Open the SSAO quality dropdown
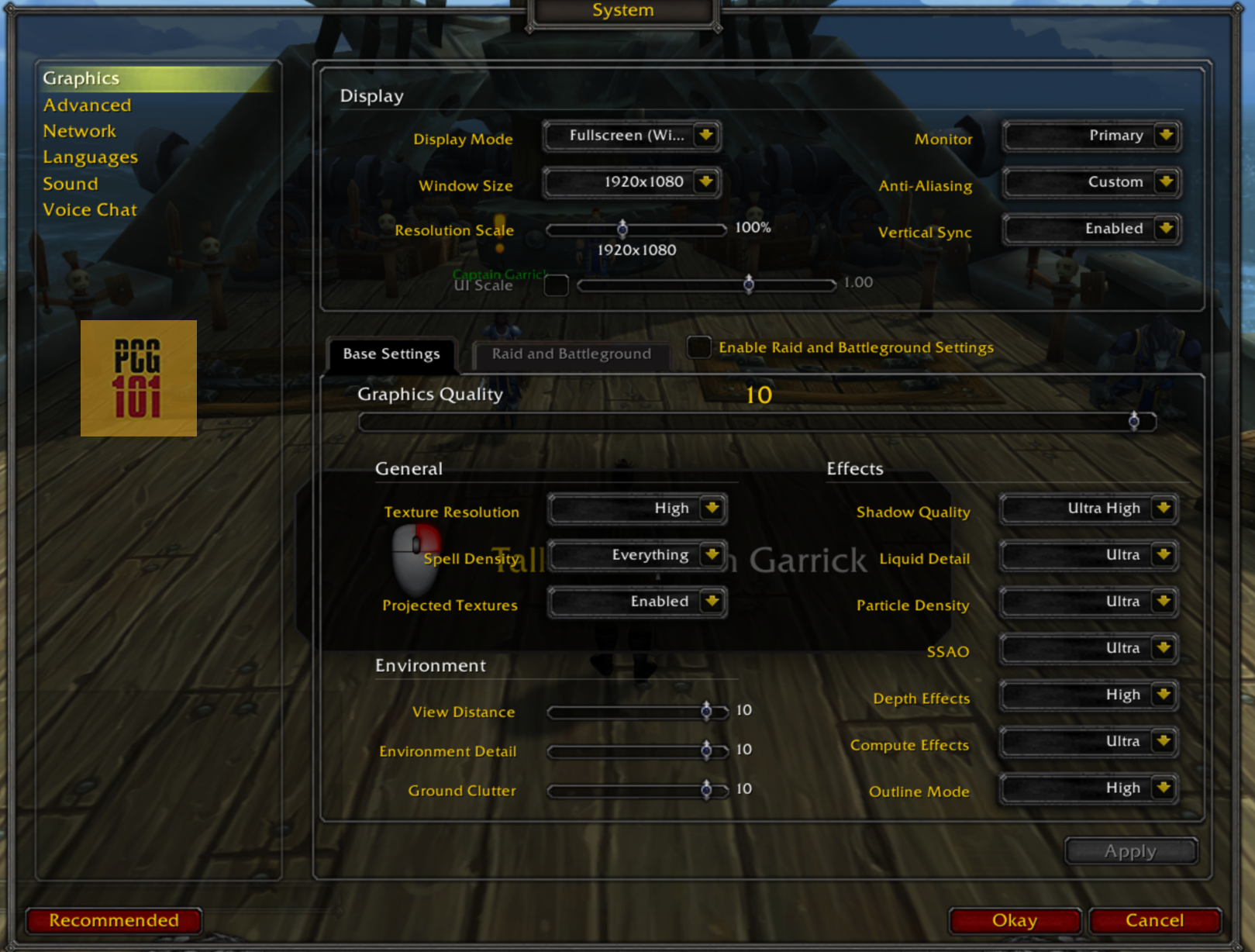The height and width of the screenshot is (952, 1255). tap(1088, 649)
